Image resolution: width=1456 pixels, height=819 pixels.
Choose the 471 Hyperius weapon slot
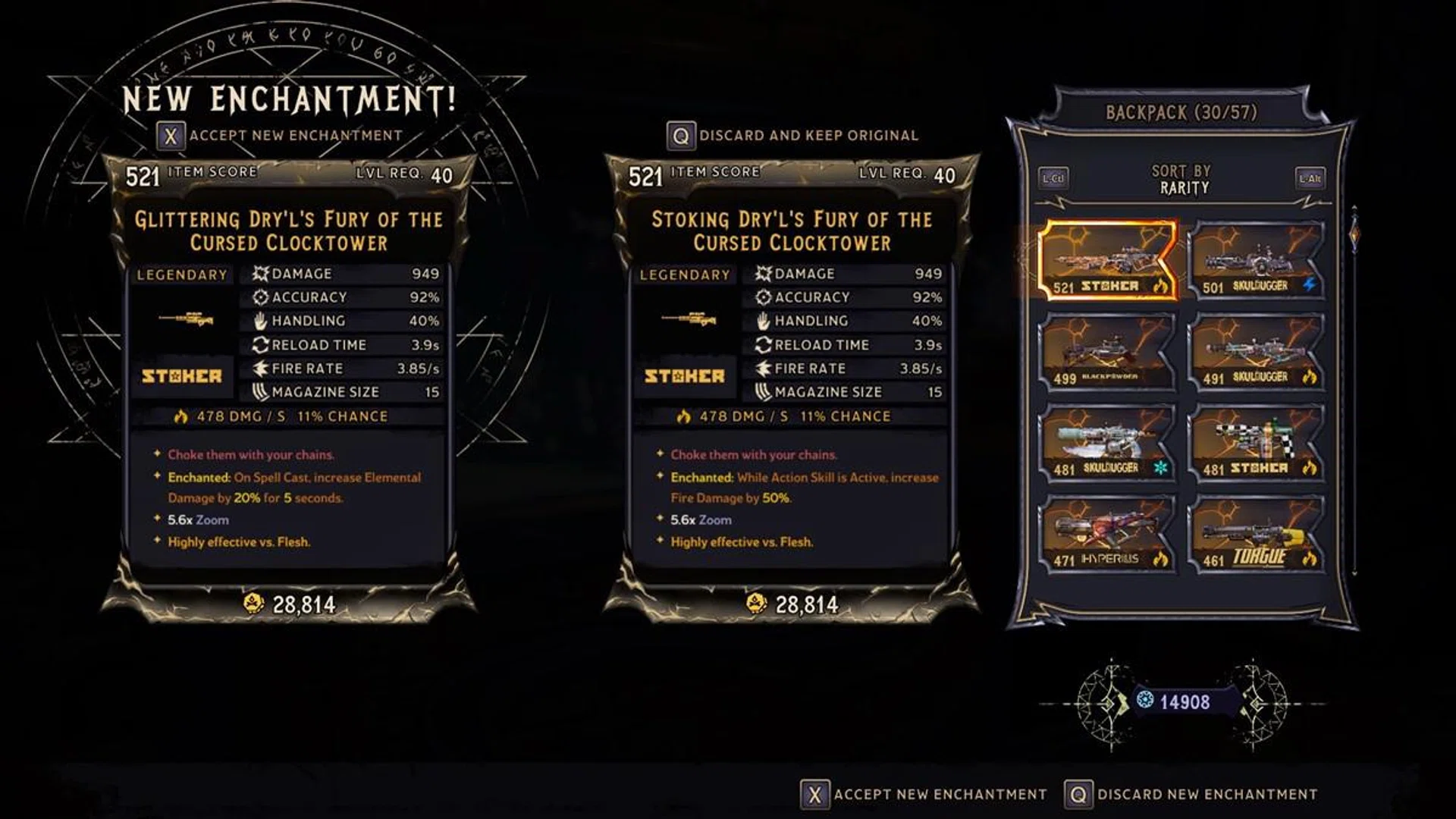tap(1108, 533)
